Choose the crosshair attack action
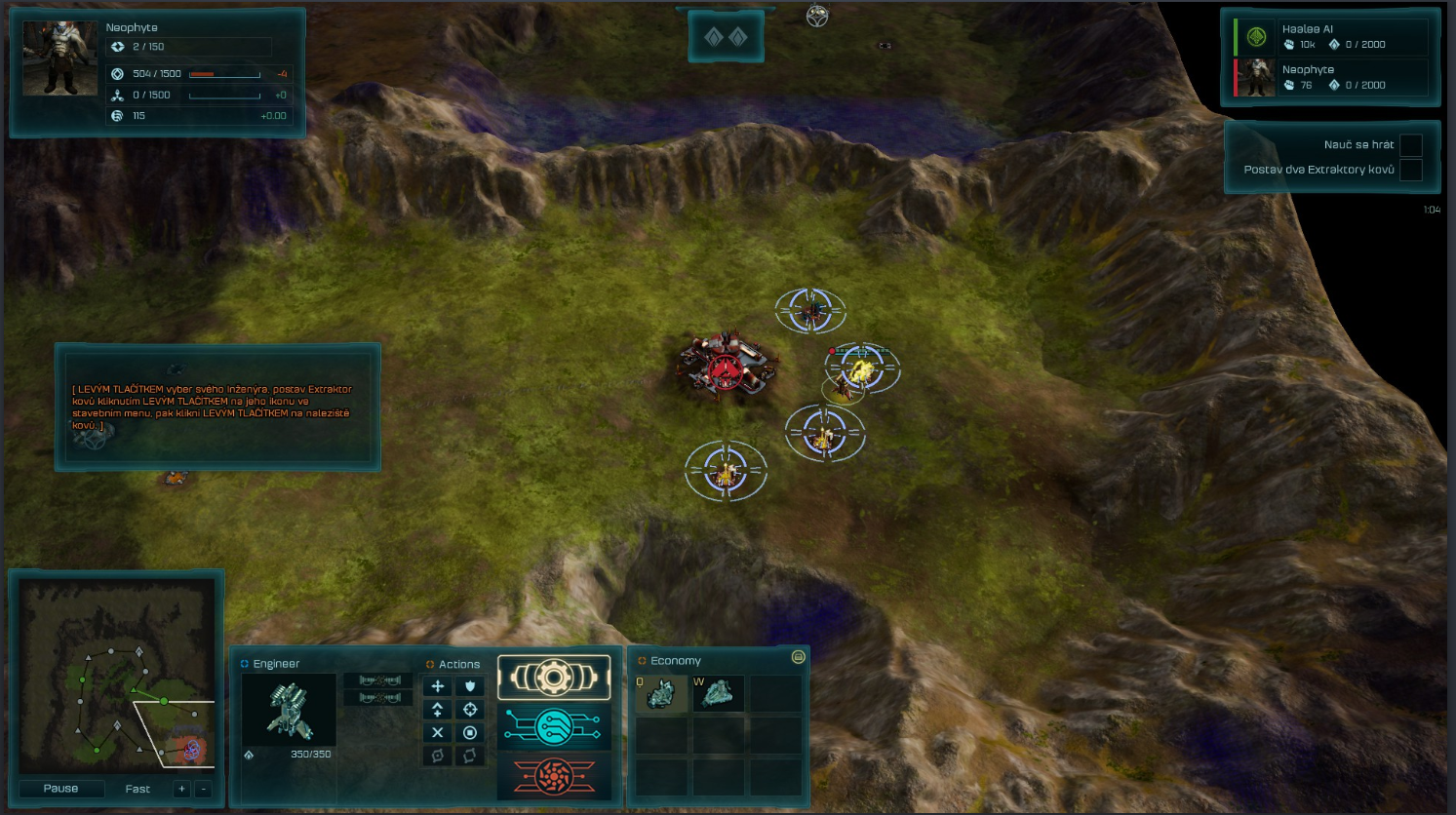 470,710
